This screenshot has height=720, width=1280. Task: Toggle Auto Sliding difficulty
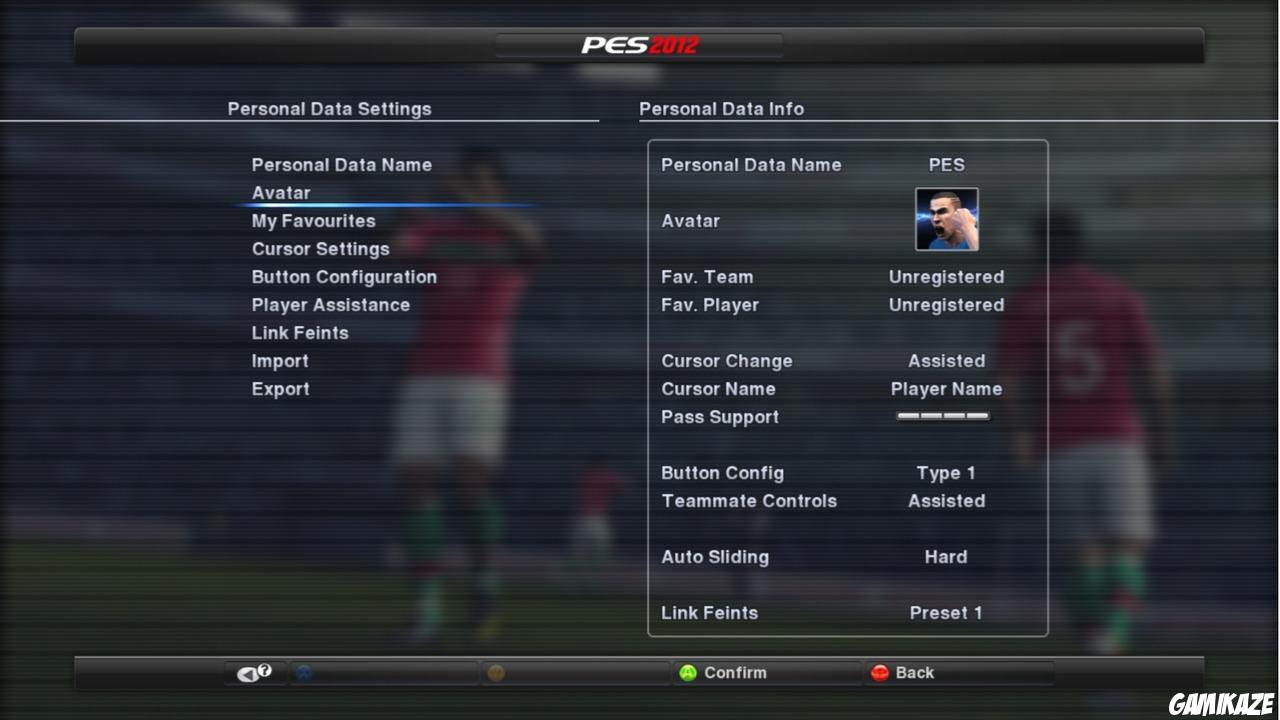946,557
